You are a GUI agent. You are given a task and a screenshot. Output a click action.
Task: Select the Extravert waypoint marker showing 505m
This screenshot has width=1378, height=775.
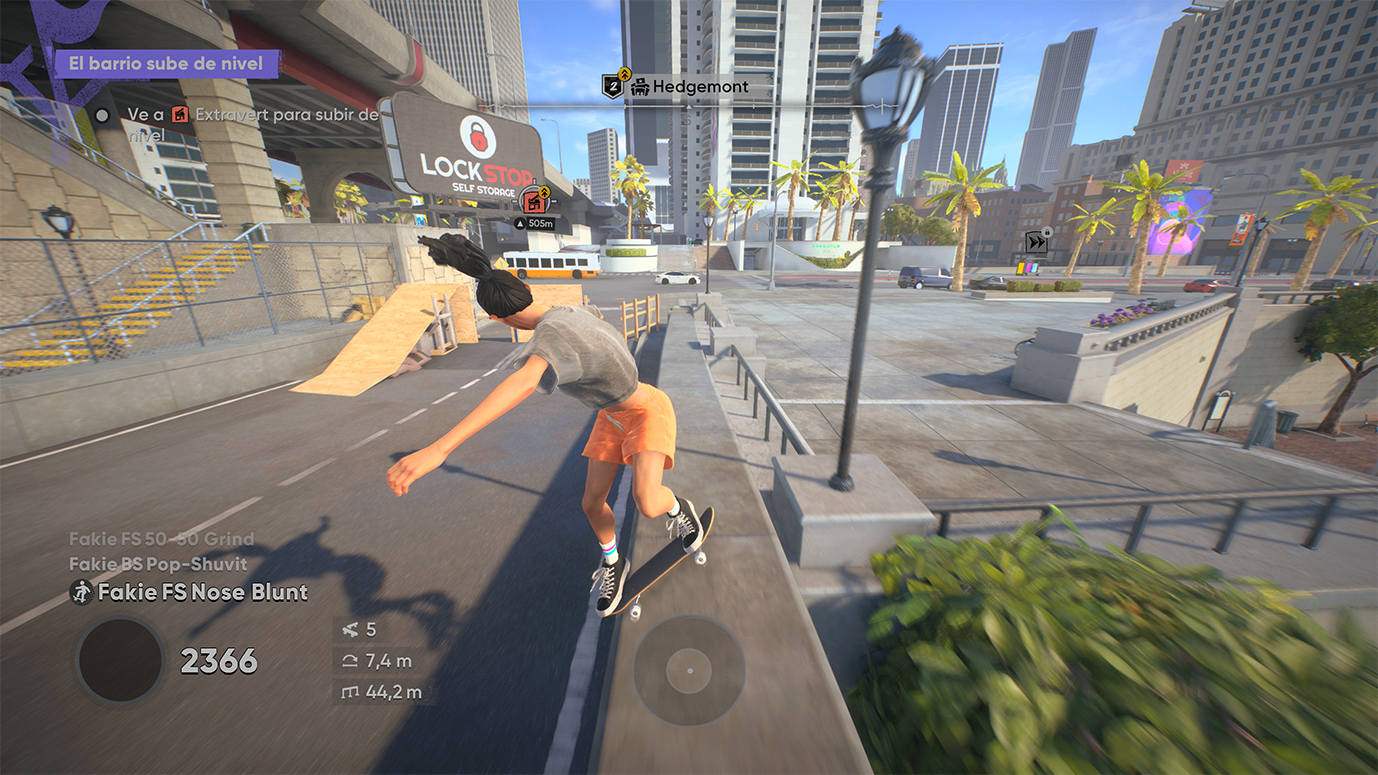coord(535,203)
